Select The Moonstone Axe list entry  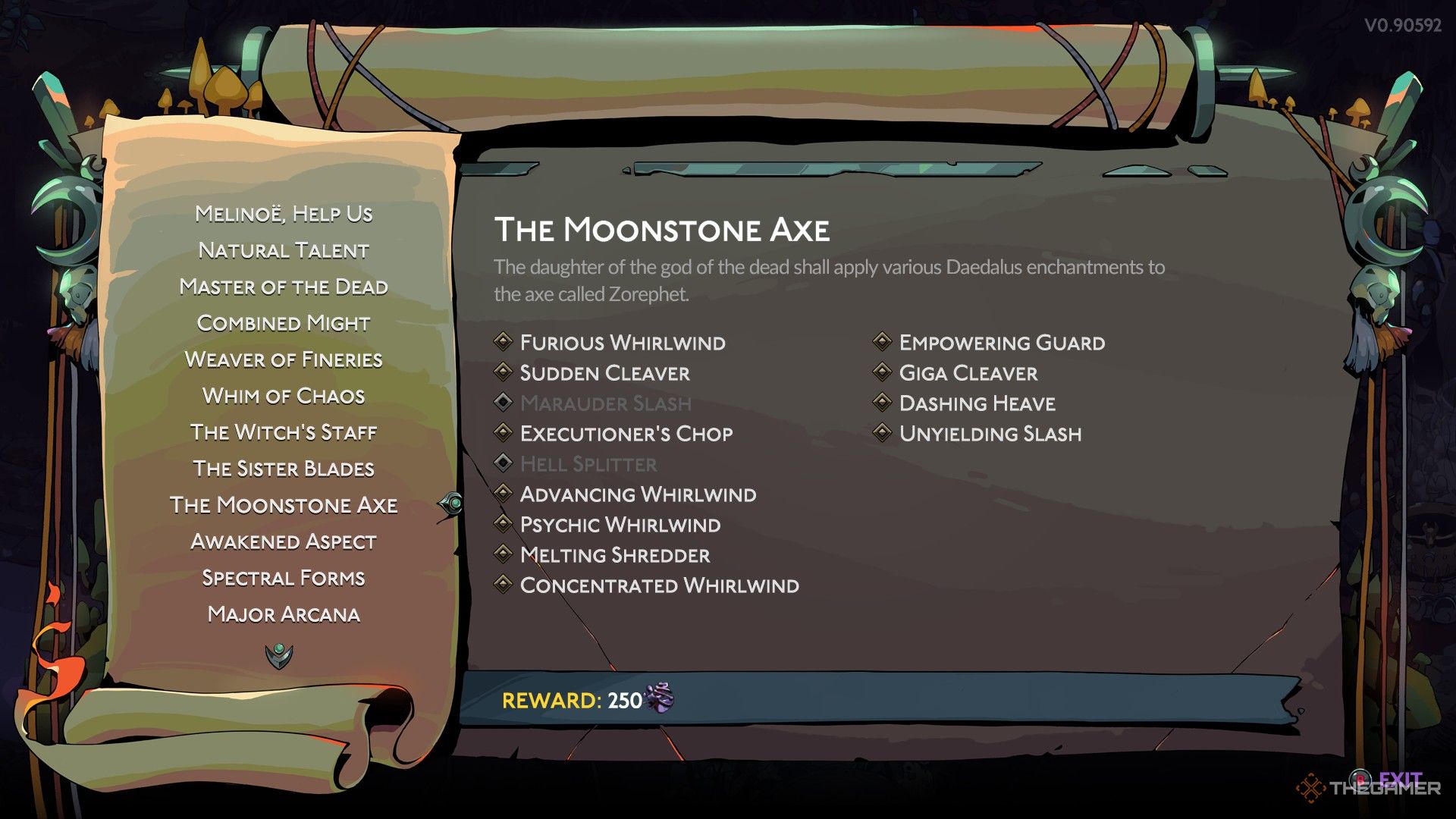(x=284, y=505)
